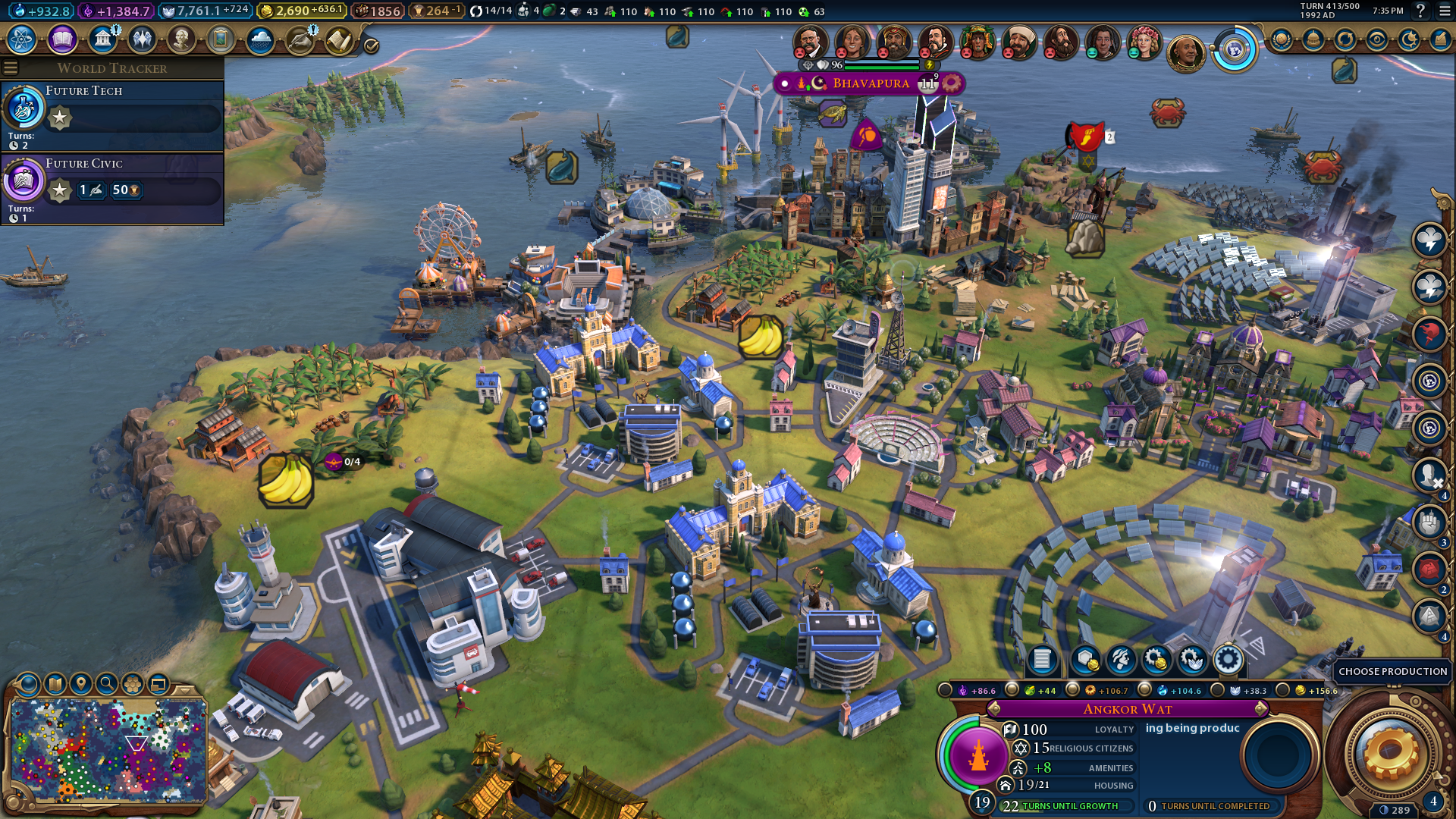The image size is (1456, 819).
Task: Click the Choose Production button
Action: (x=1392, y=671)
